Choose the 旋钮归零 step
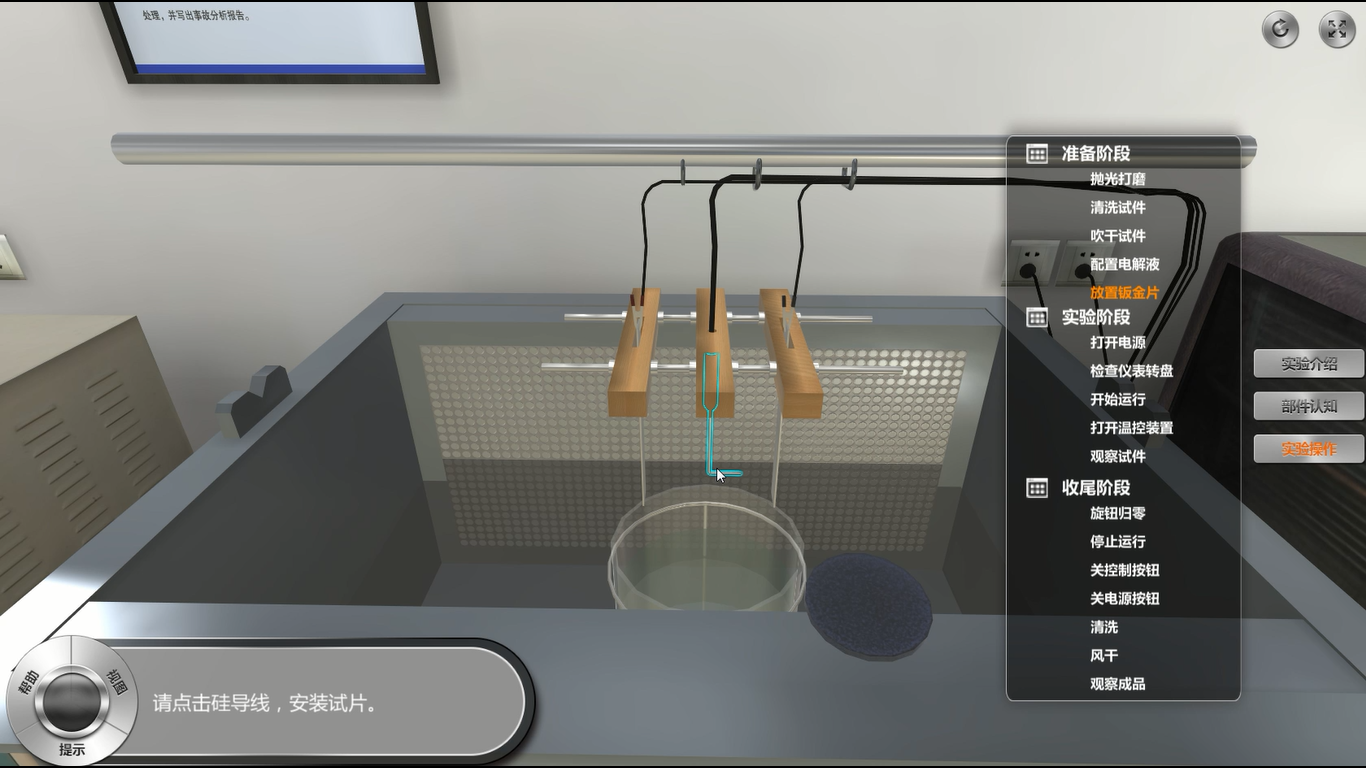 pos(1118,513)
